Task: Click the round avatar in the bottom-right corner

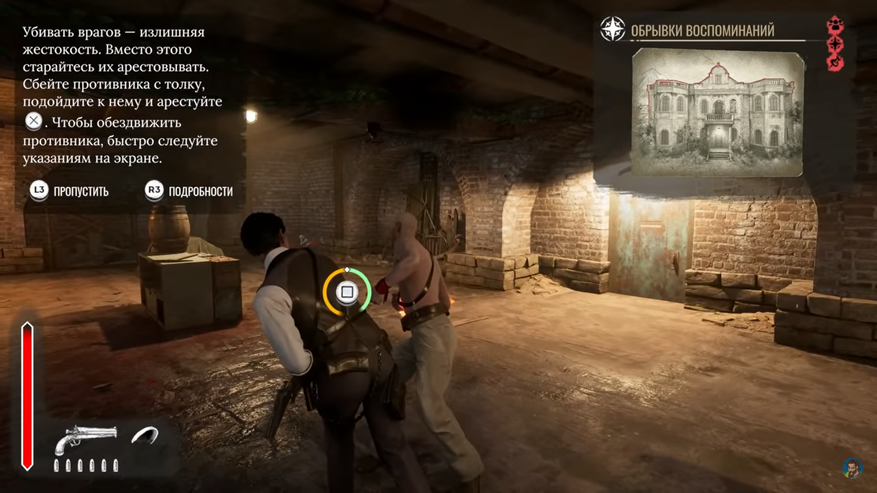Action: (851, 468)
